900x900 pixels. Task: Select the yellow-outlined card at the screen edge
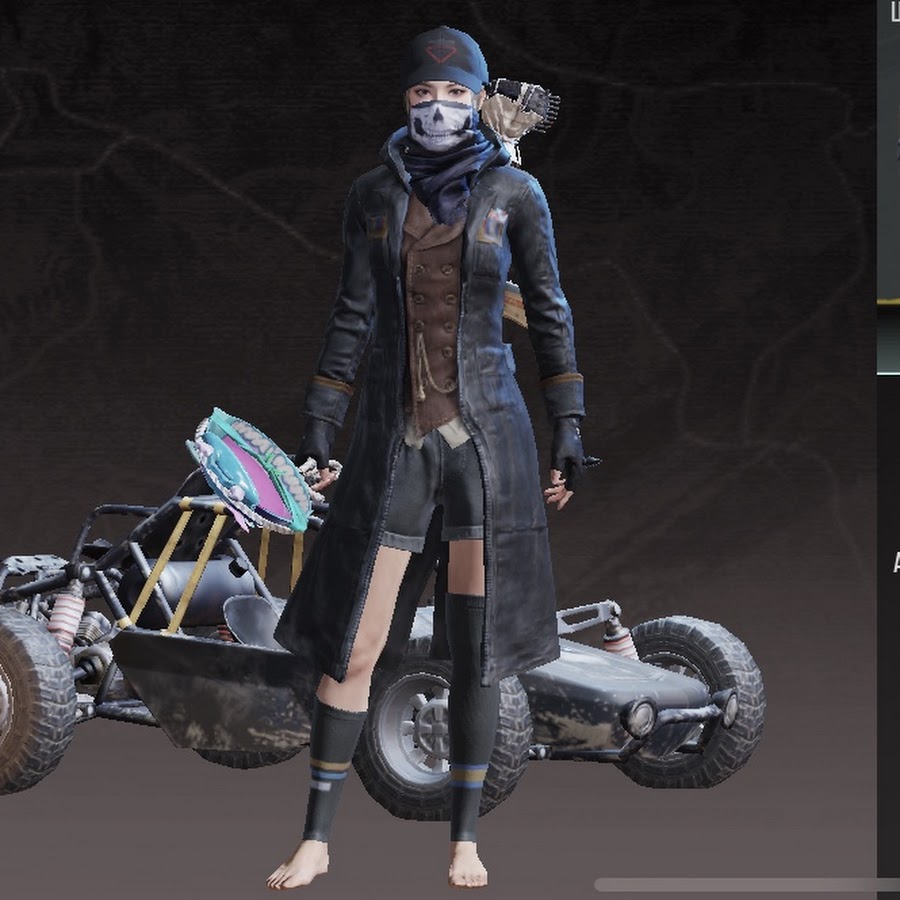pyautogui.click(x=889, y=150)
